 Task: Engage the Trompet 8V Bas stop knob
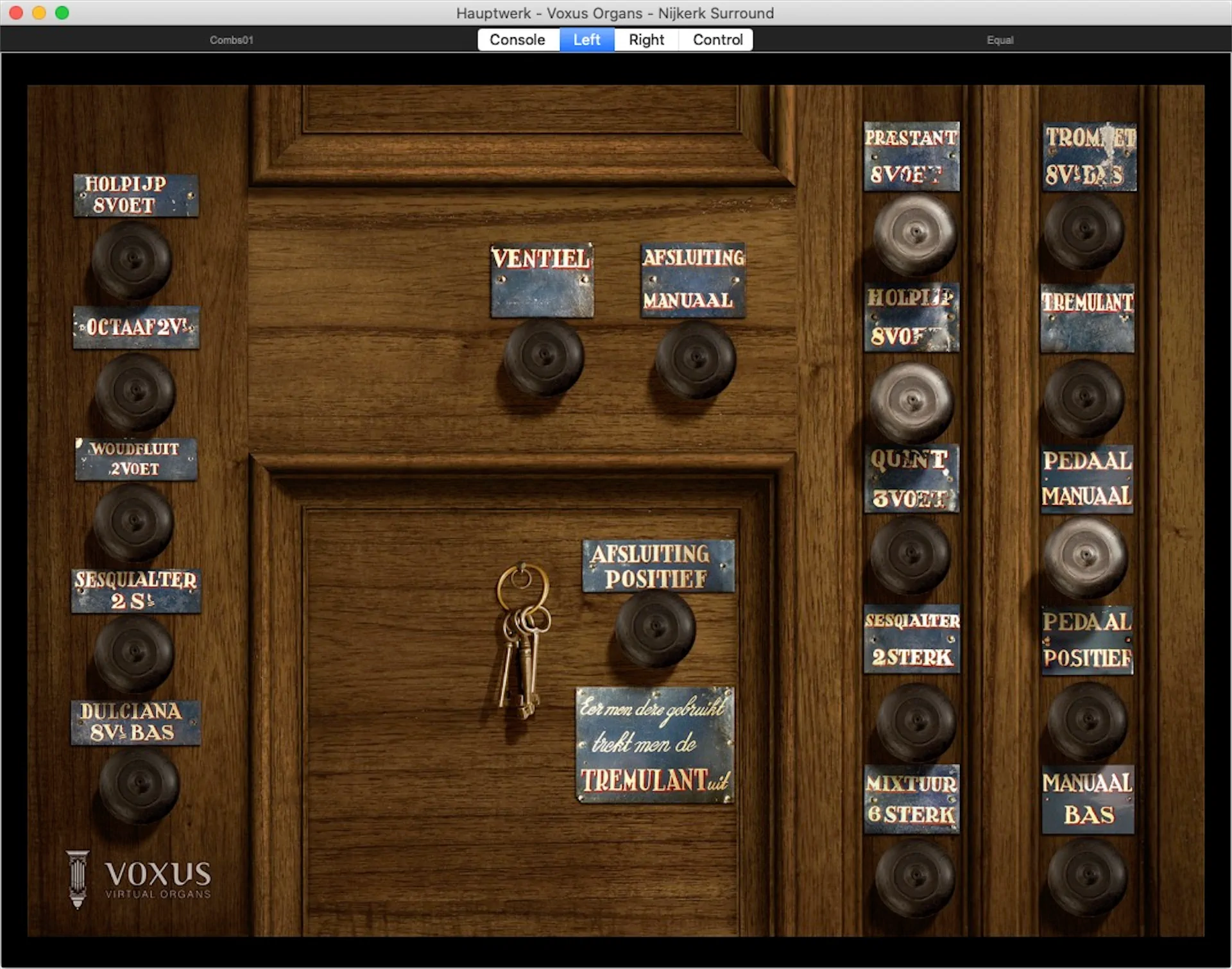(x=1084, y=231)
